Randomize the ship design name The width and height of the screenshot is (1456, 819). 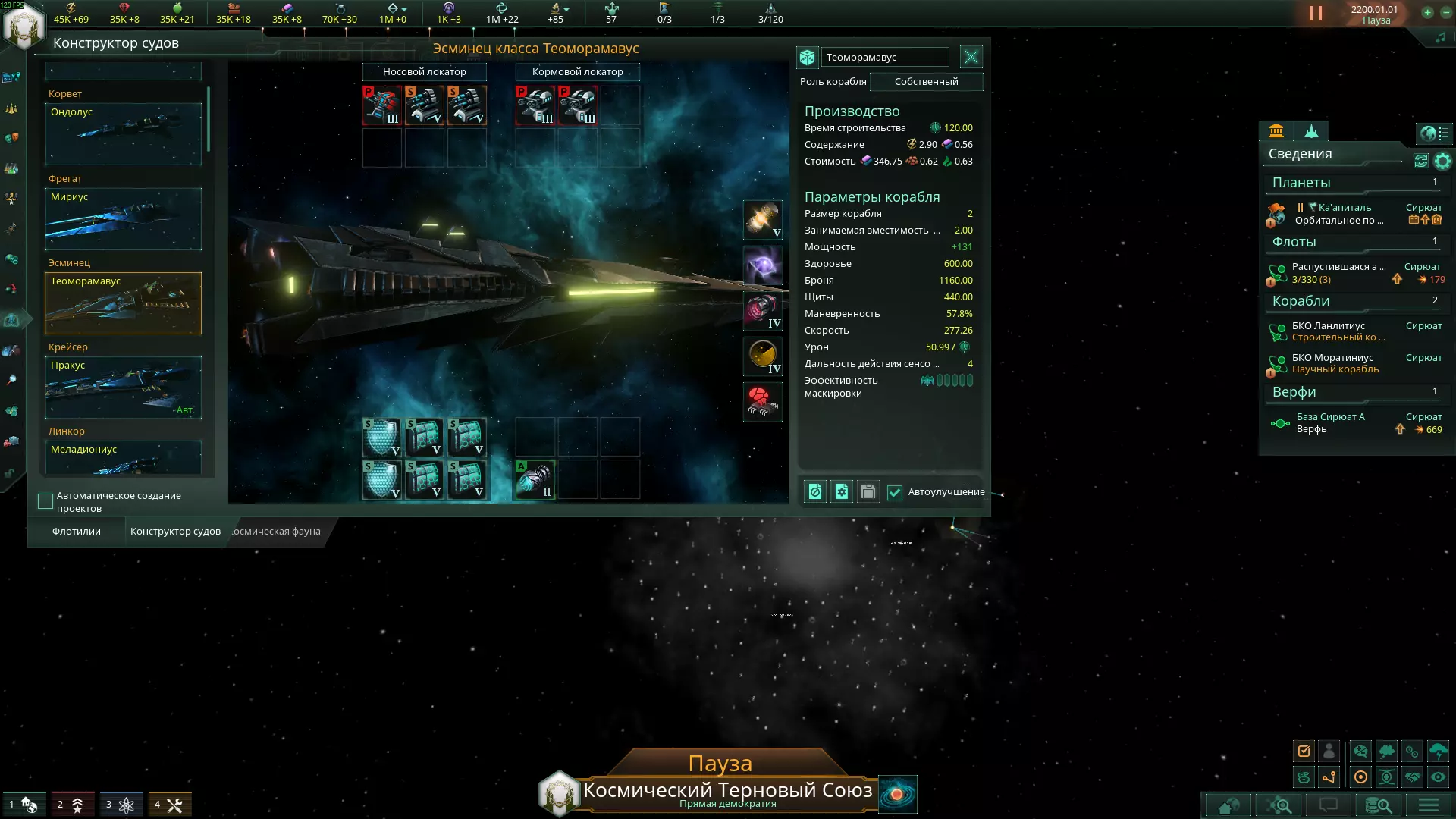coord(807,58)
